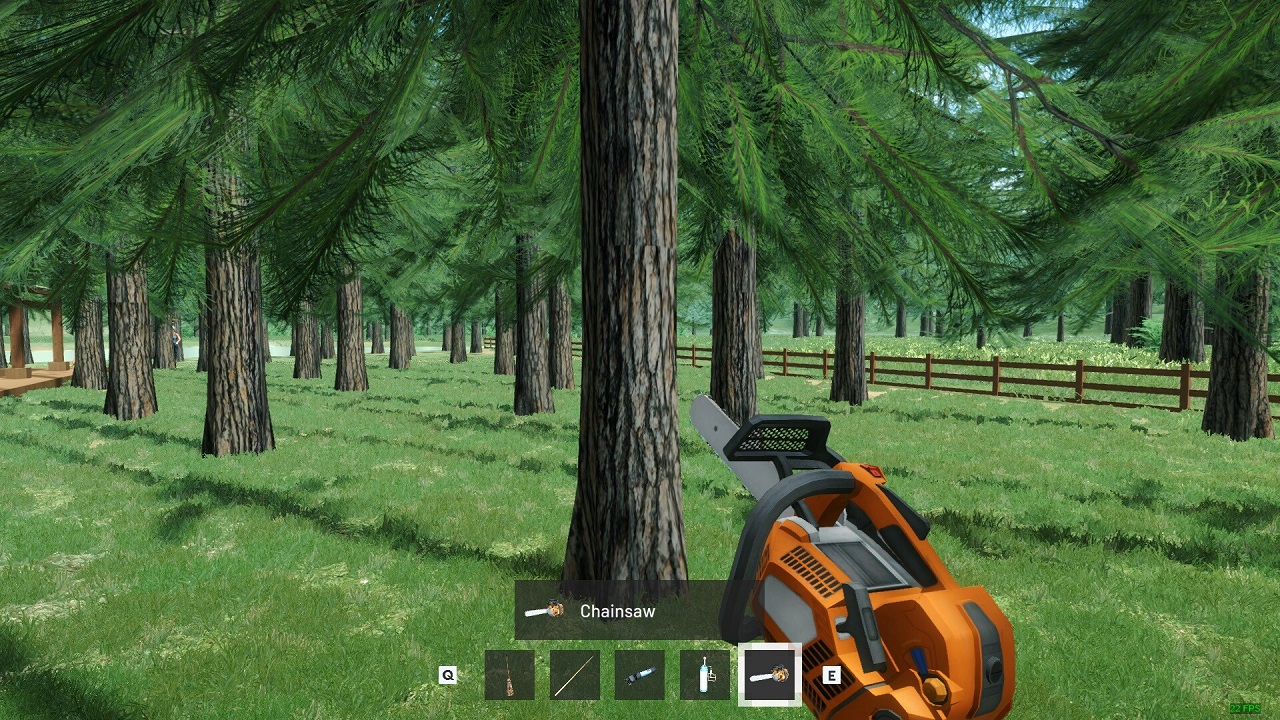Click the E key cycle indicator
Screen dimensions: 1280x720
pos(833,676)
